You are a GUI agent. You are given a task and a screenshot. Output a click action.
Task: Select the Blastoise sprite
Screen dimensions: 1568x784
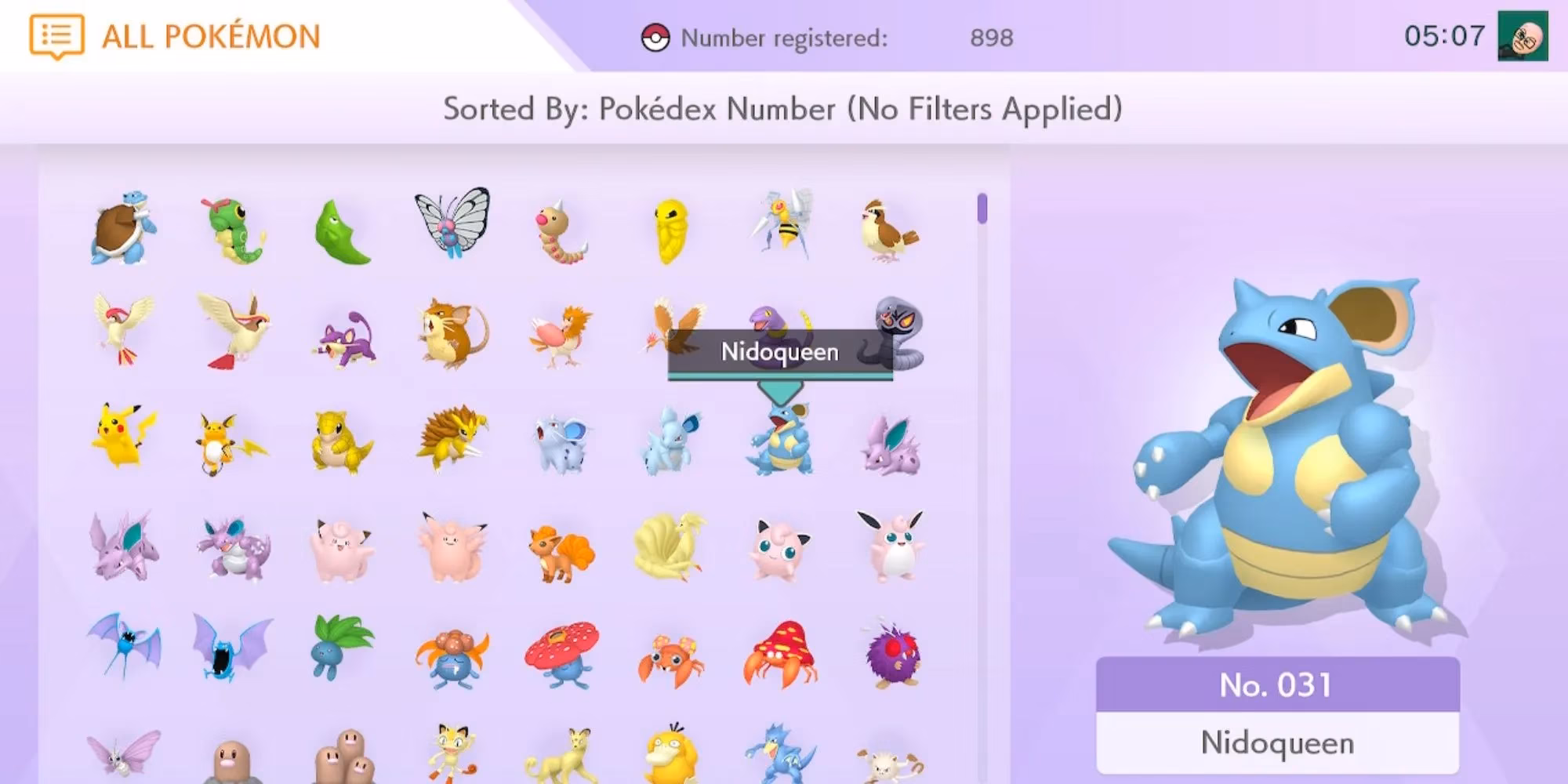pos(122,227)
